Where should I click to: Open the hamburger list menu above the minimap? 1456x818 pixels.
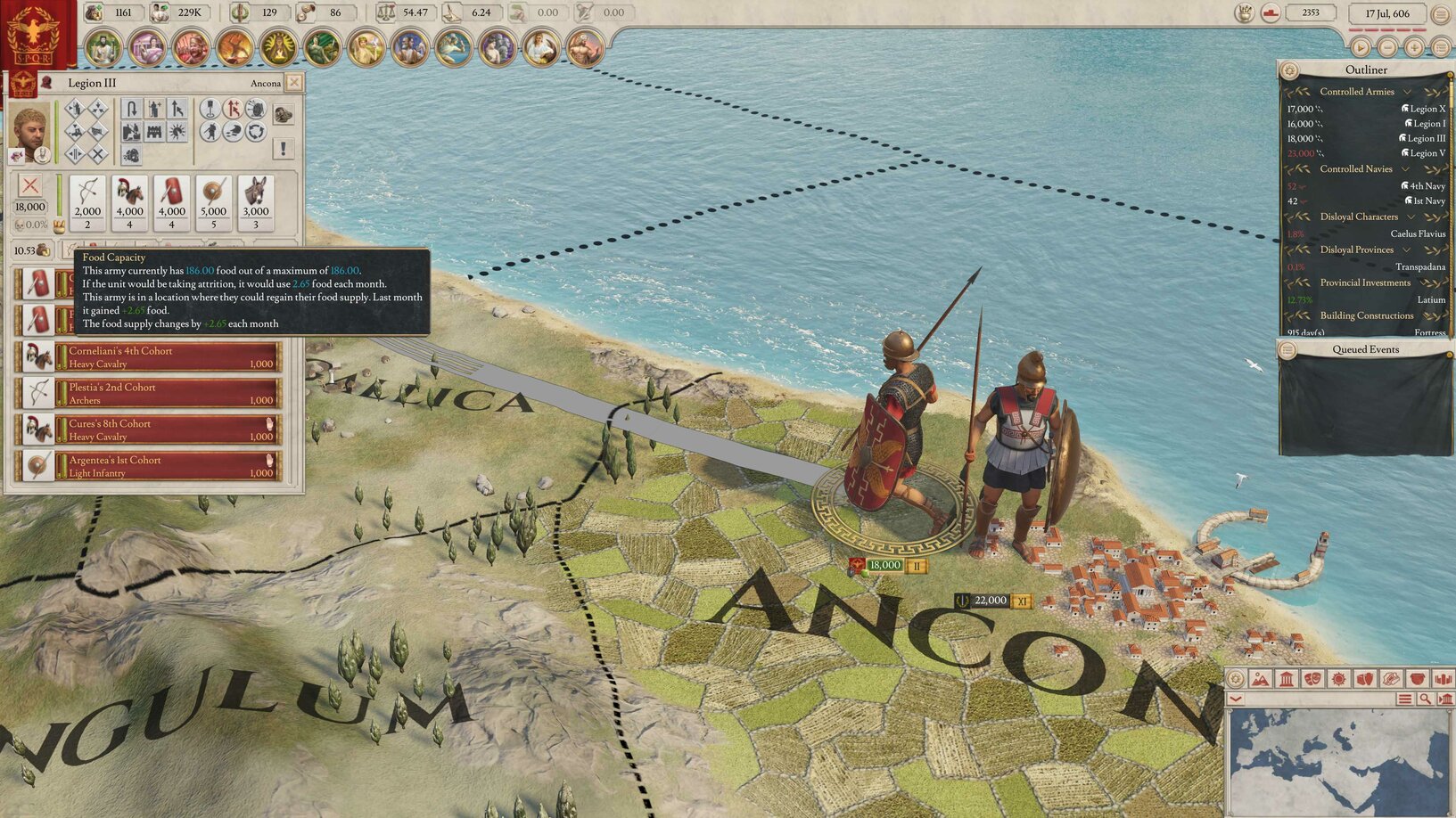point(1405,699)
